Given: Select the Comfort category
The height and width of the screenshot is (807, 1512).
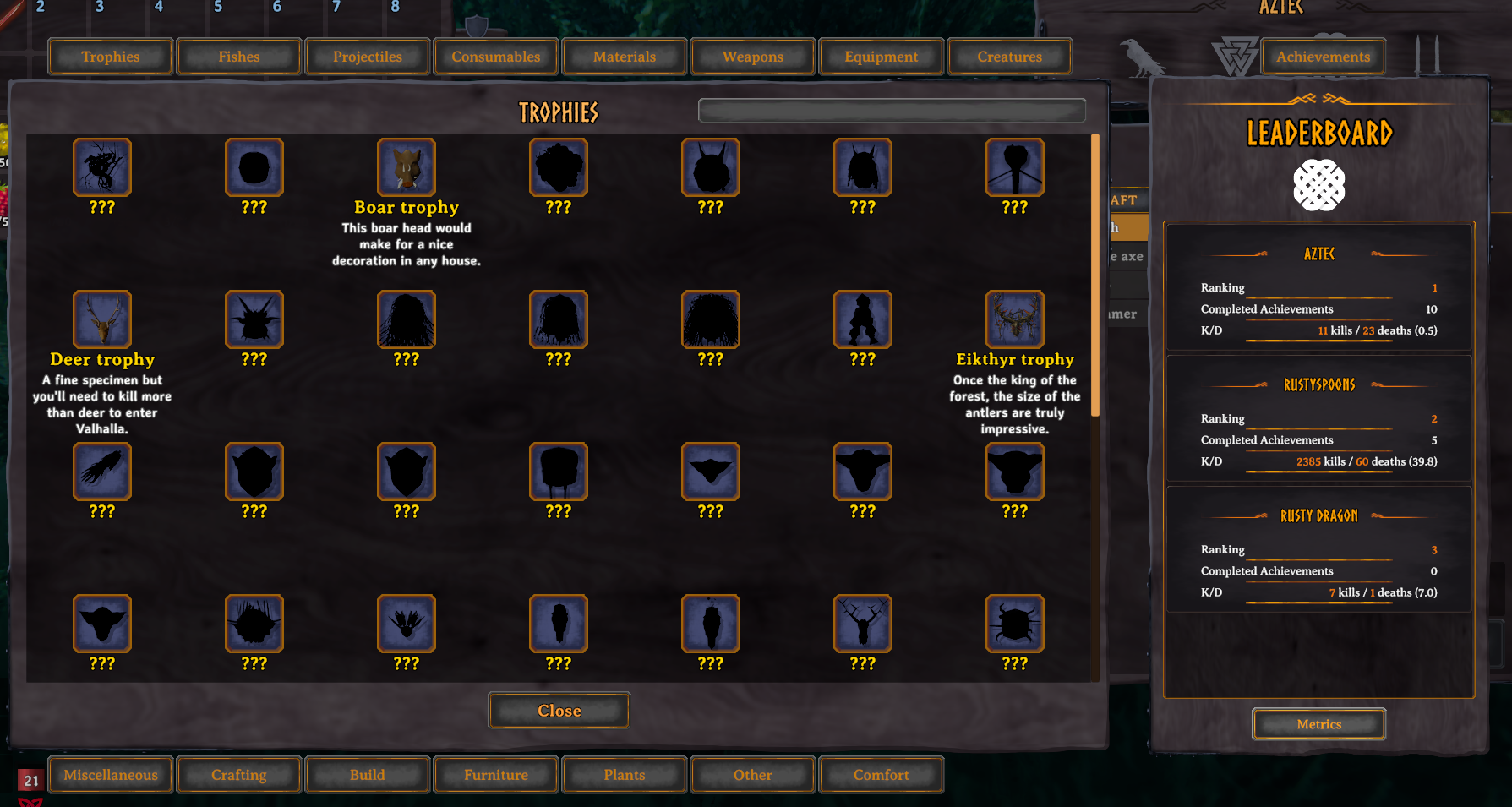Looking at the screenshot, I should (x=881, y=774).
